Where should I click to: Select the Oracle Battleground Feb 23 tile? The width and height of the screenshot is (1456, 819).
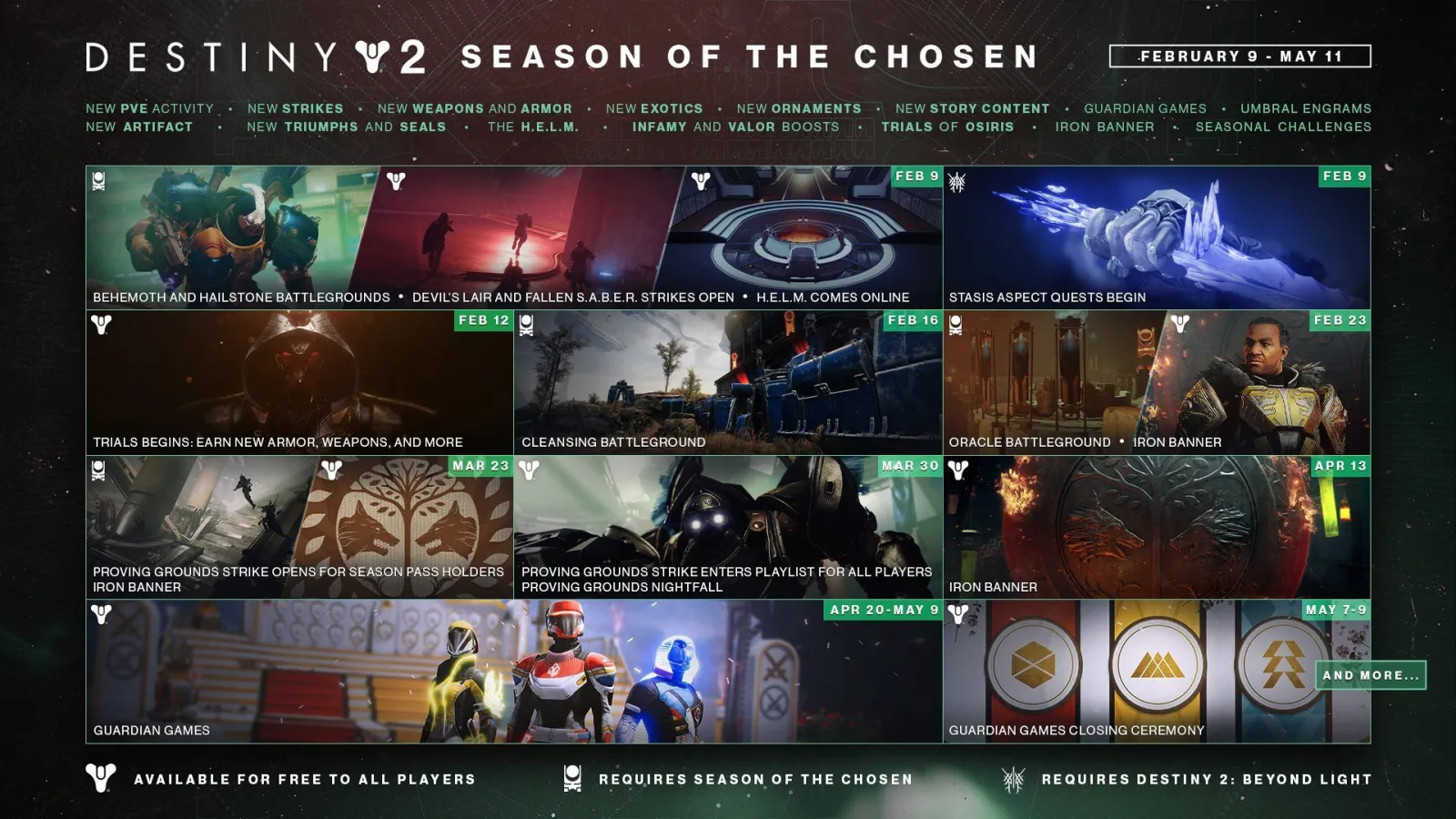1157,382
